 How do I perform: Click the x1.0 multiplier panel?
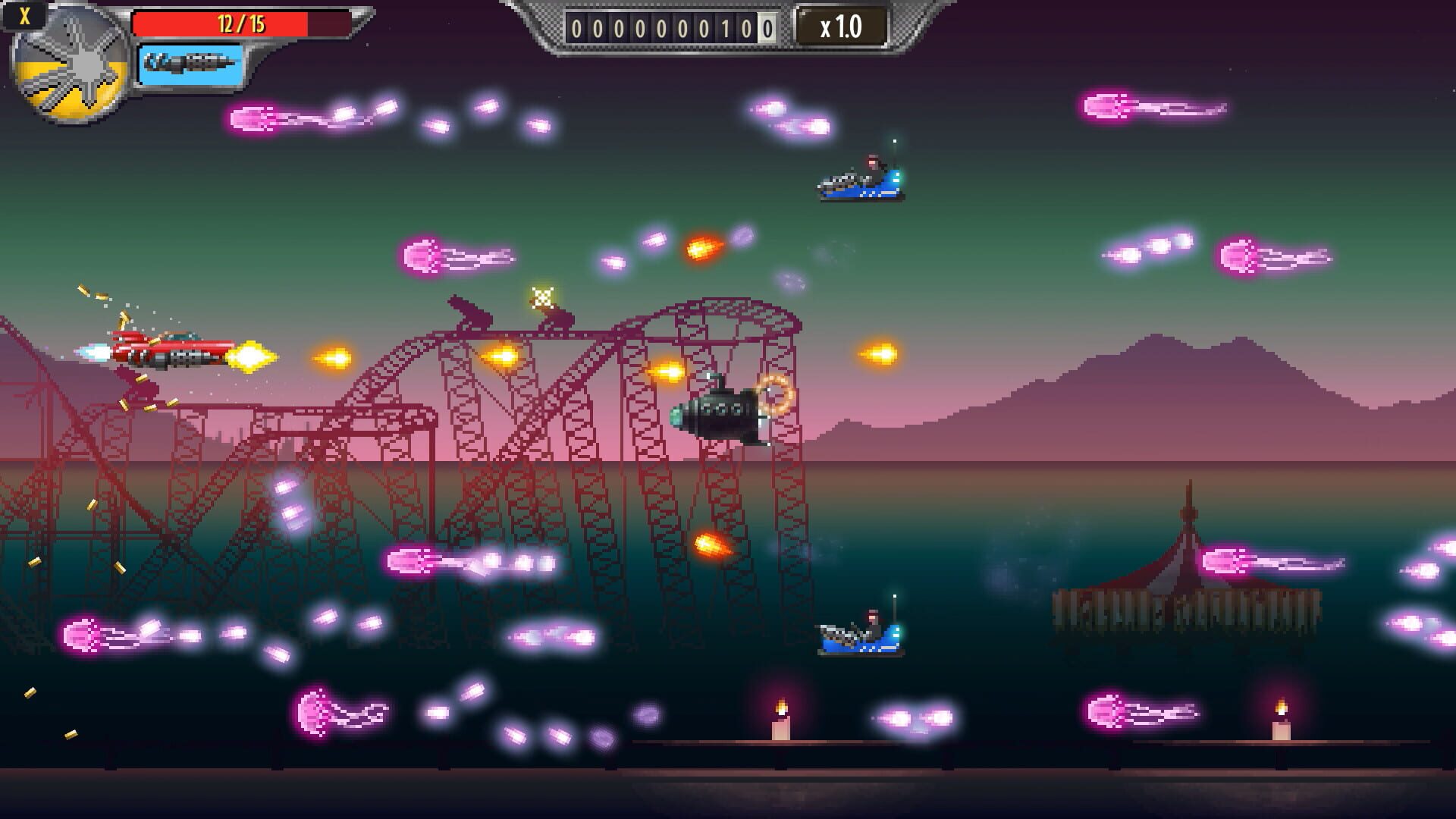[x=840, y=25]
